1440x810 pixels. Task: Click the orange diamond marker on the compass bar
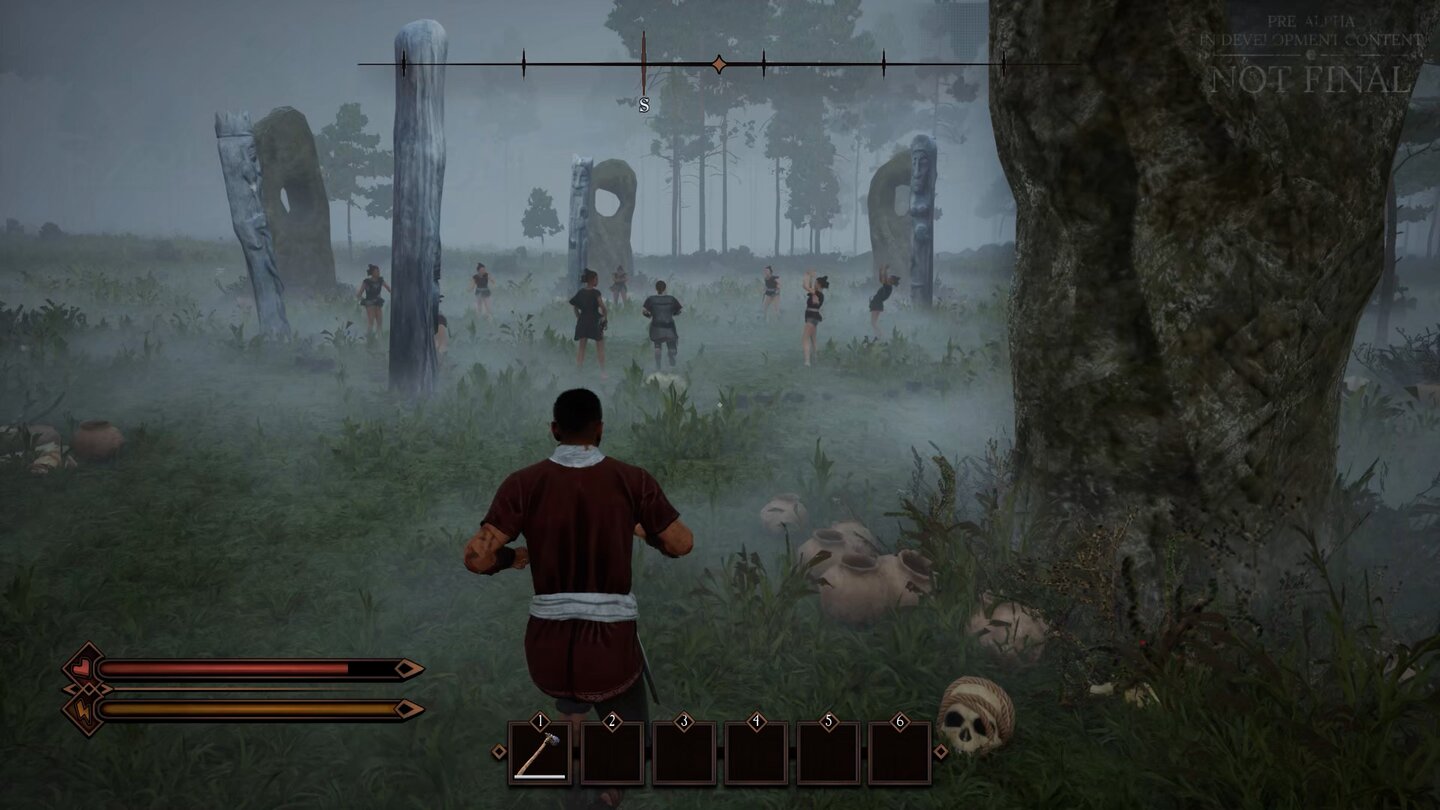click(x=719, y=62)
